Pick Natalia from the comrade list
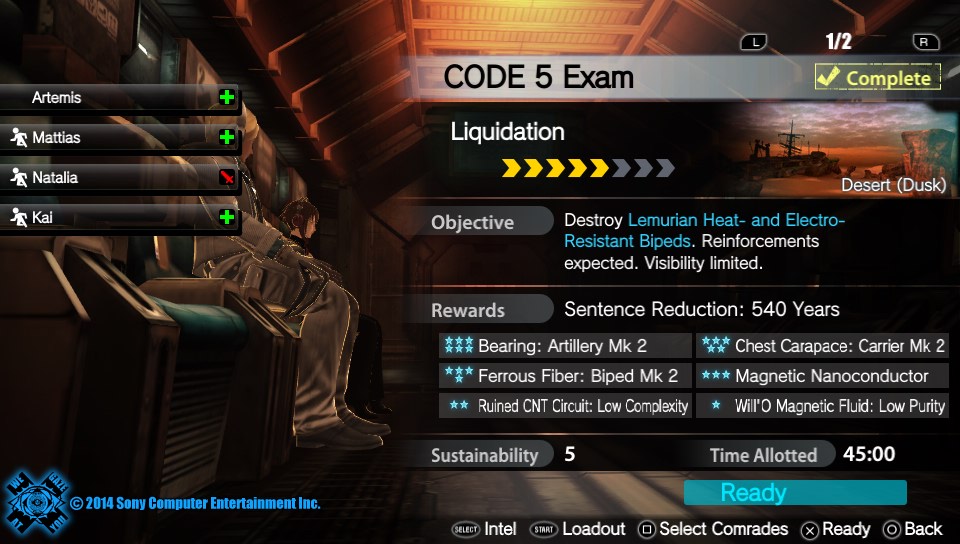Viewport: 960px width, 544px height. point(118,177)
